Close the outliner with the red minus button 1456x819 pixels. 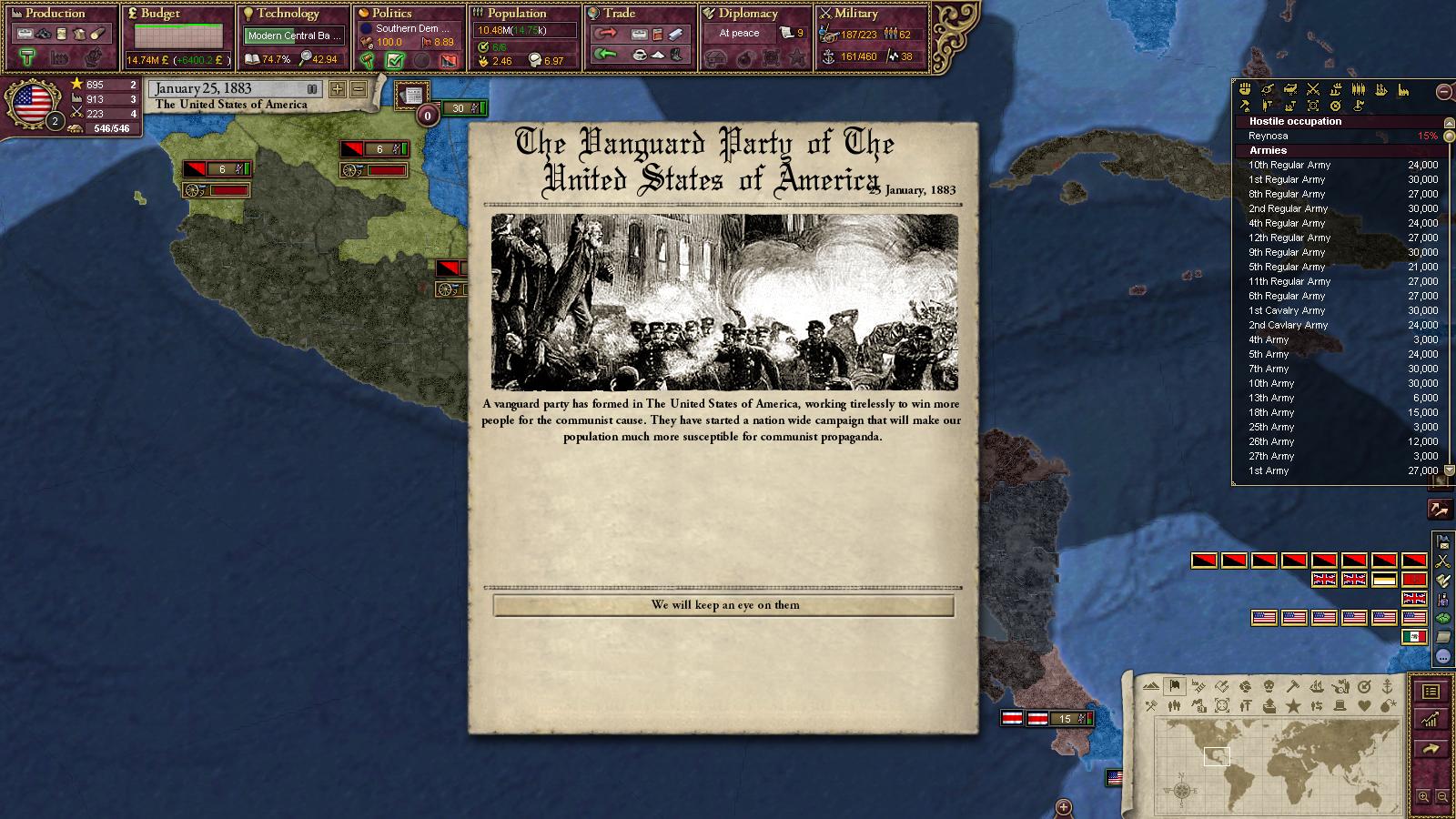click(1443, 91)
